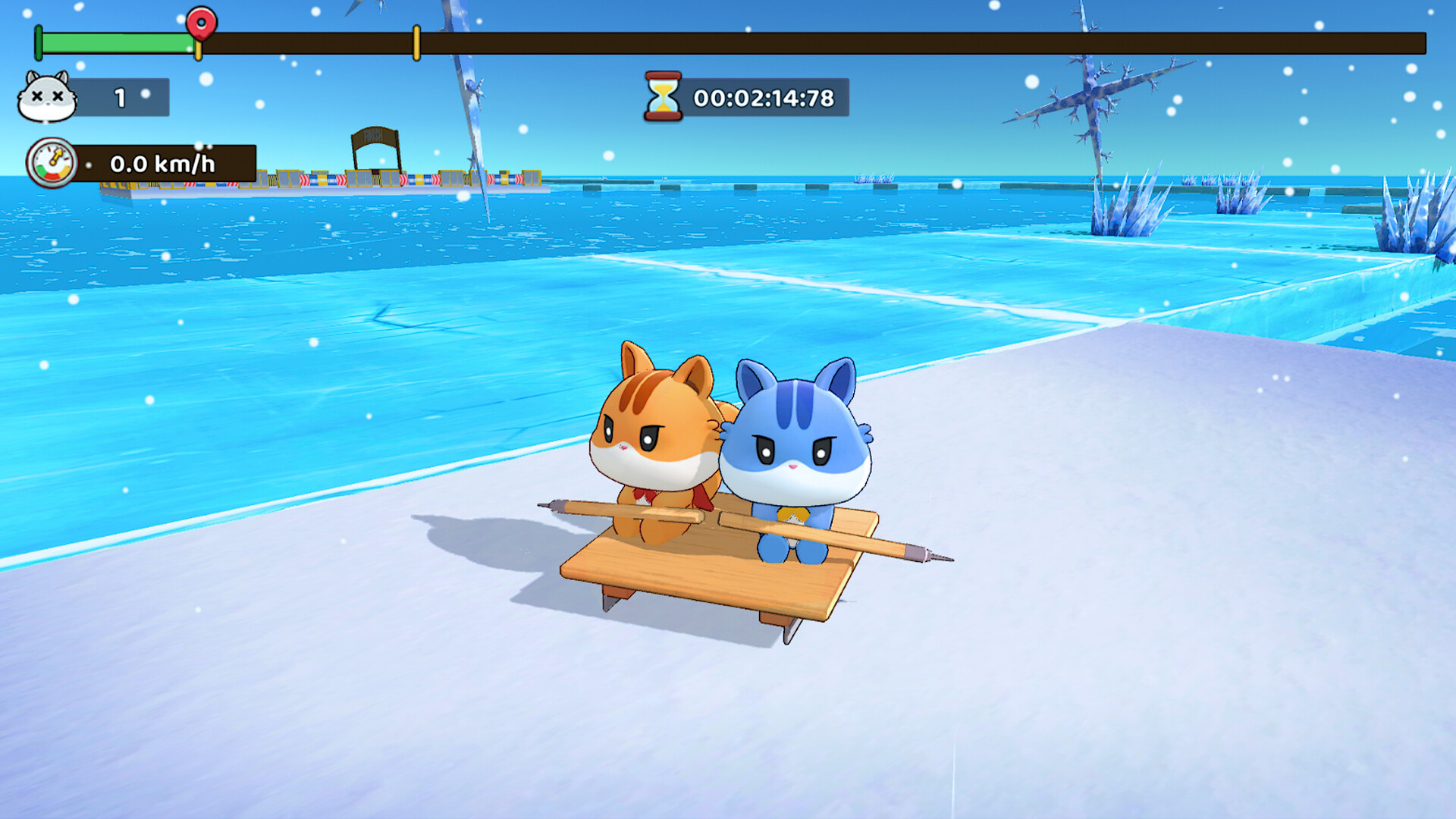Viewport: 1456px width, 819px height.
Task: Click the red location pin on the progress bar
Action: tap(201, 22)
